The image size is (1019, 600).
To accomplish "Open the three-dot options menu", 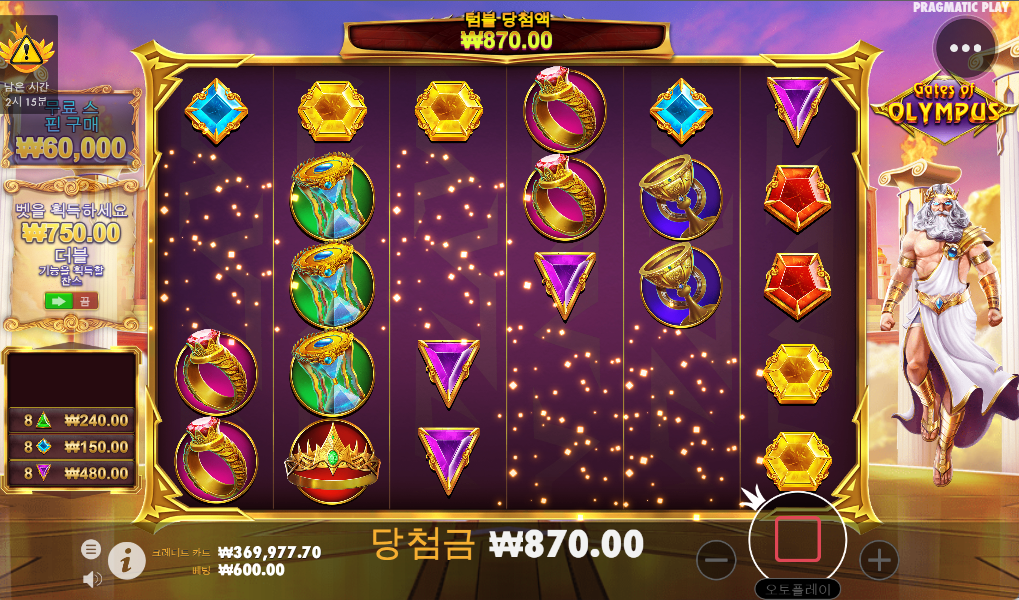I will pyautogui.click(x=965, y=47).
